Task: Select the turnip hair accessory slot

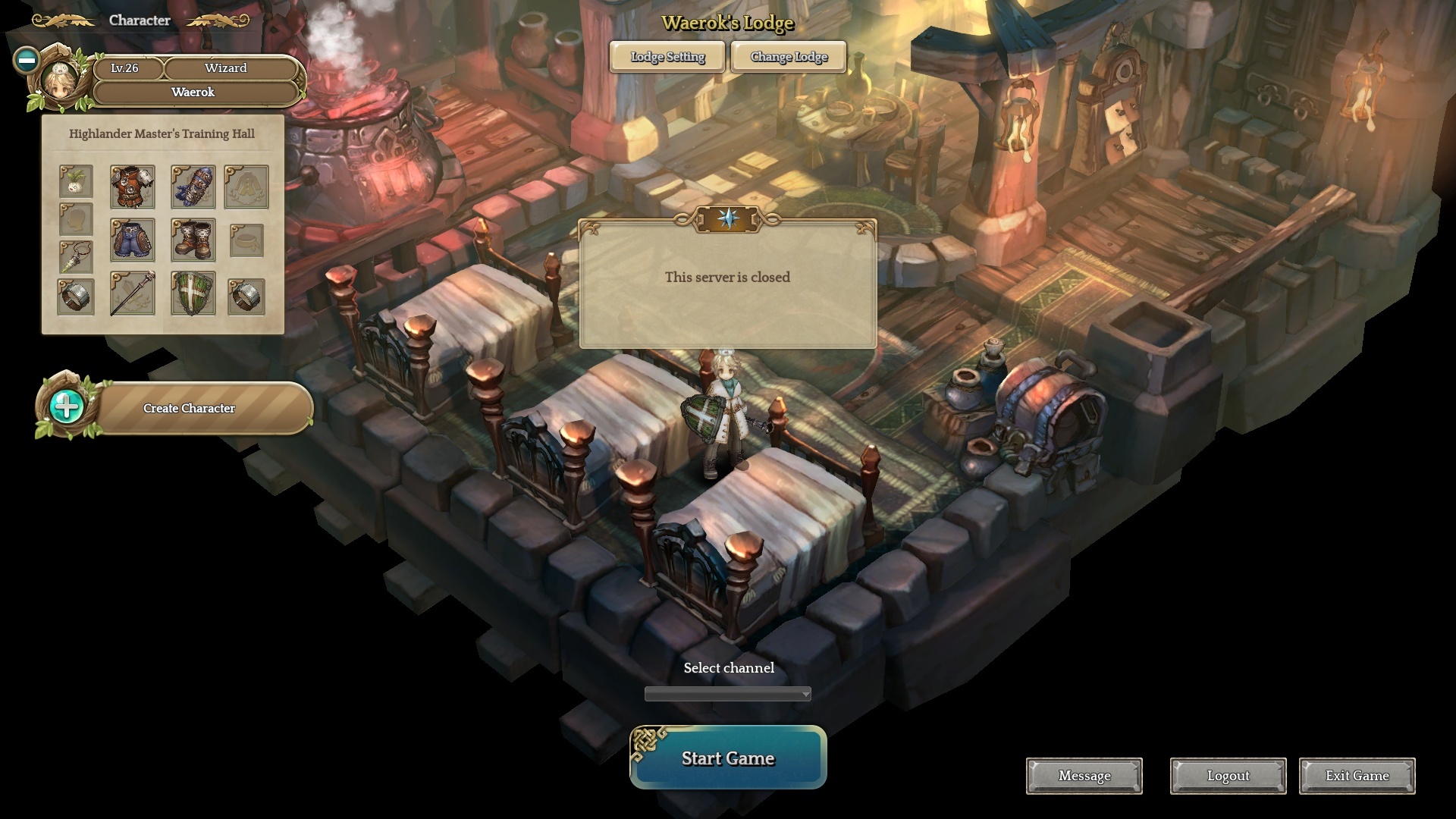Action: click(x=76, y=182)
